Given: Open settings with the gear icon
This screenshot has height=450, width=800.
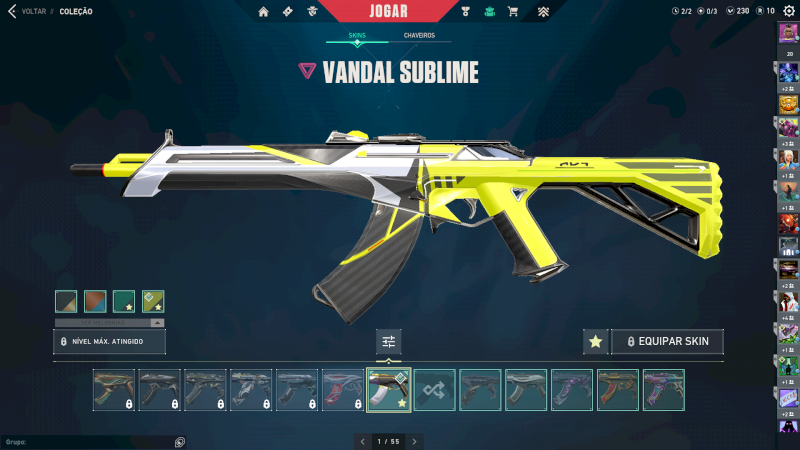Looking at the screenshot, I should [x=789, y=11].
